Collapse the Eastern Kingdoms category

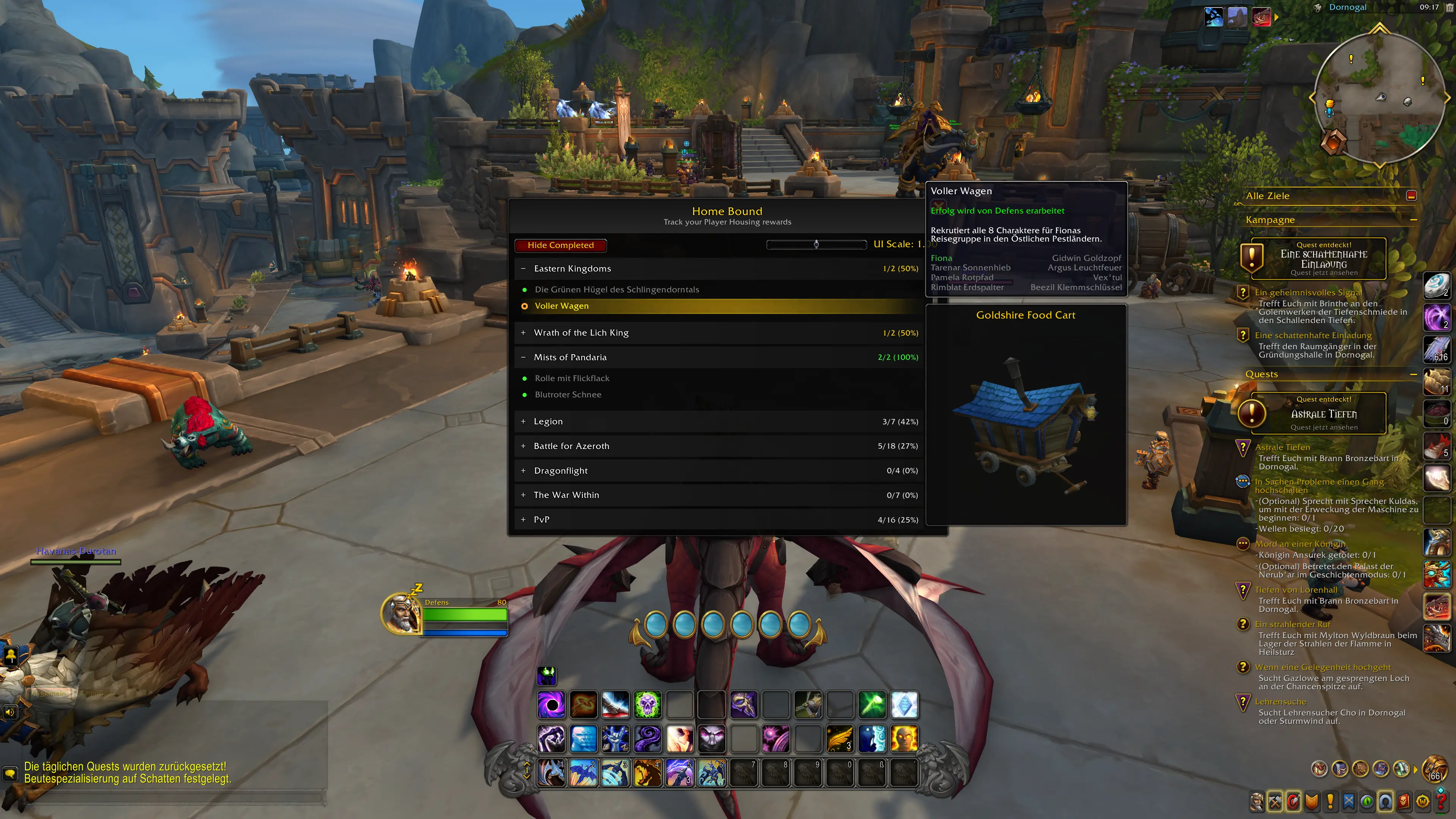click(523, 268)
